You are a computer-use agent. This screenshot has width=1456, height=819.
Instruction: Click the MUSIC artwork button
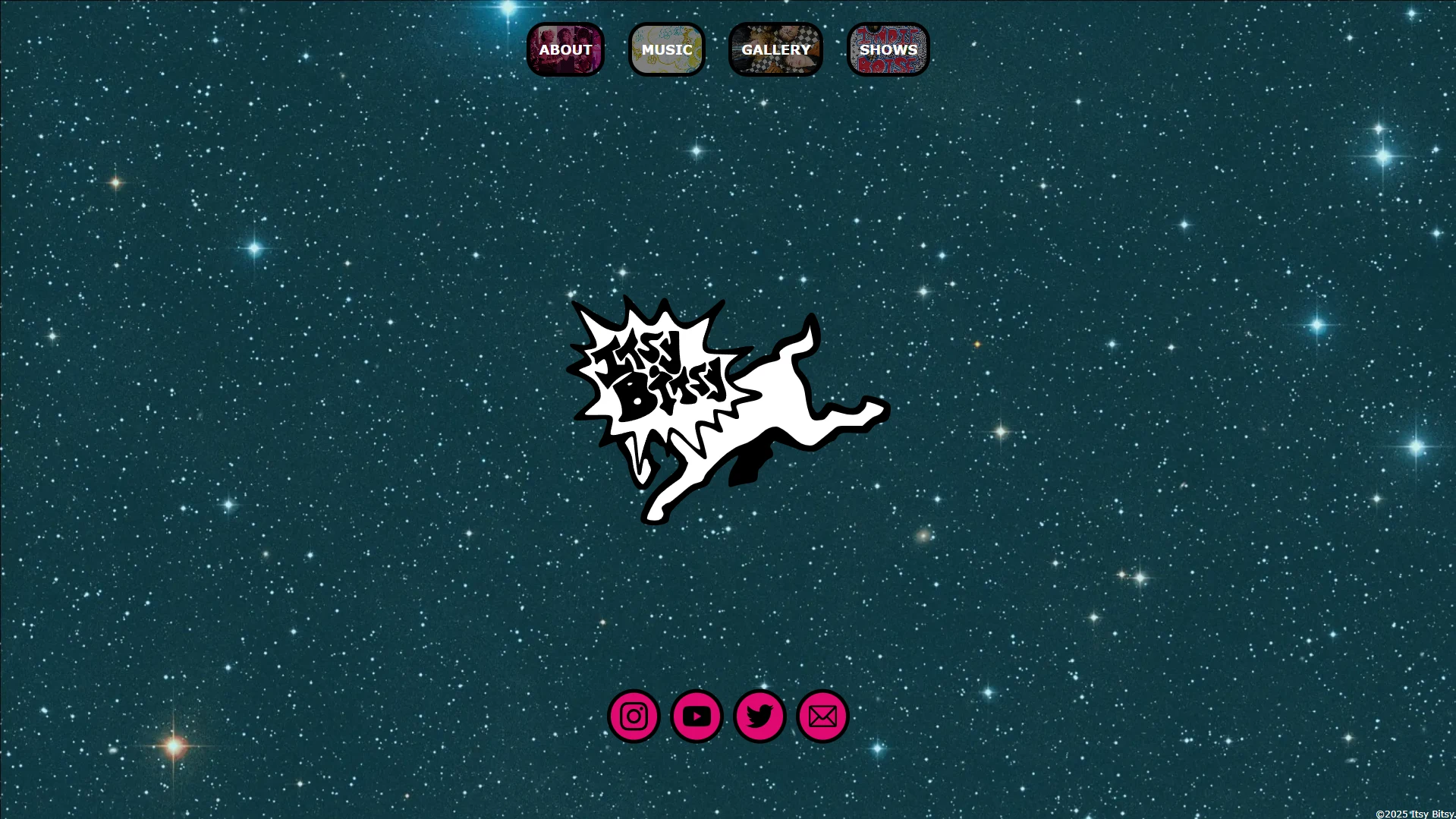(x=666, y=49)
